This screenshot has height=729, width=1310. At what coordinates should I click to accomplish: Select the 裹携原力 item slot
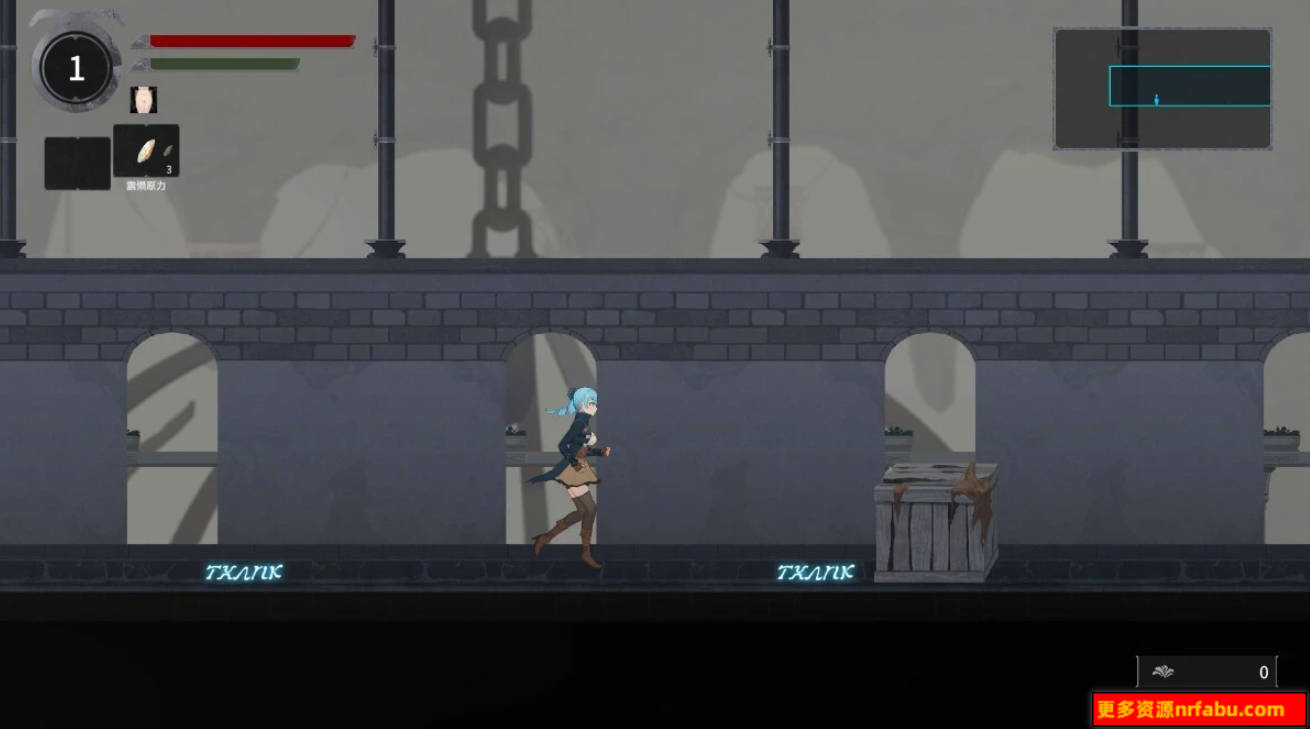[146, 150]
